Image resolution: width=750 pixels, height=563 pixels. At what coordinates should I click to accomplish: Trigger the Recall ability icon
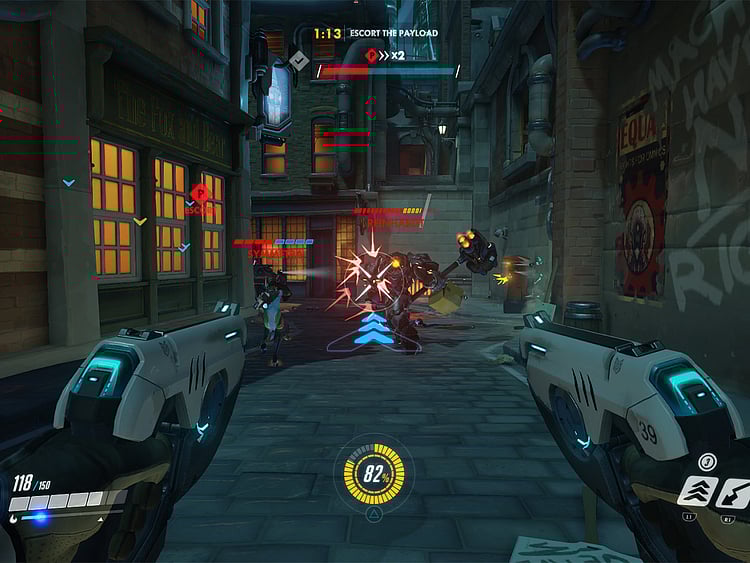tap(733, 491)
